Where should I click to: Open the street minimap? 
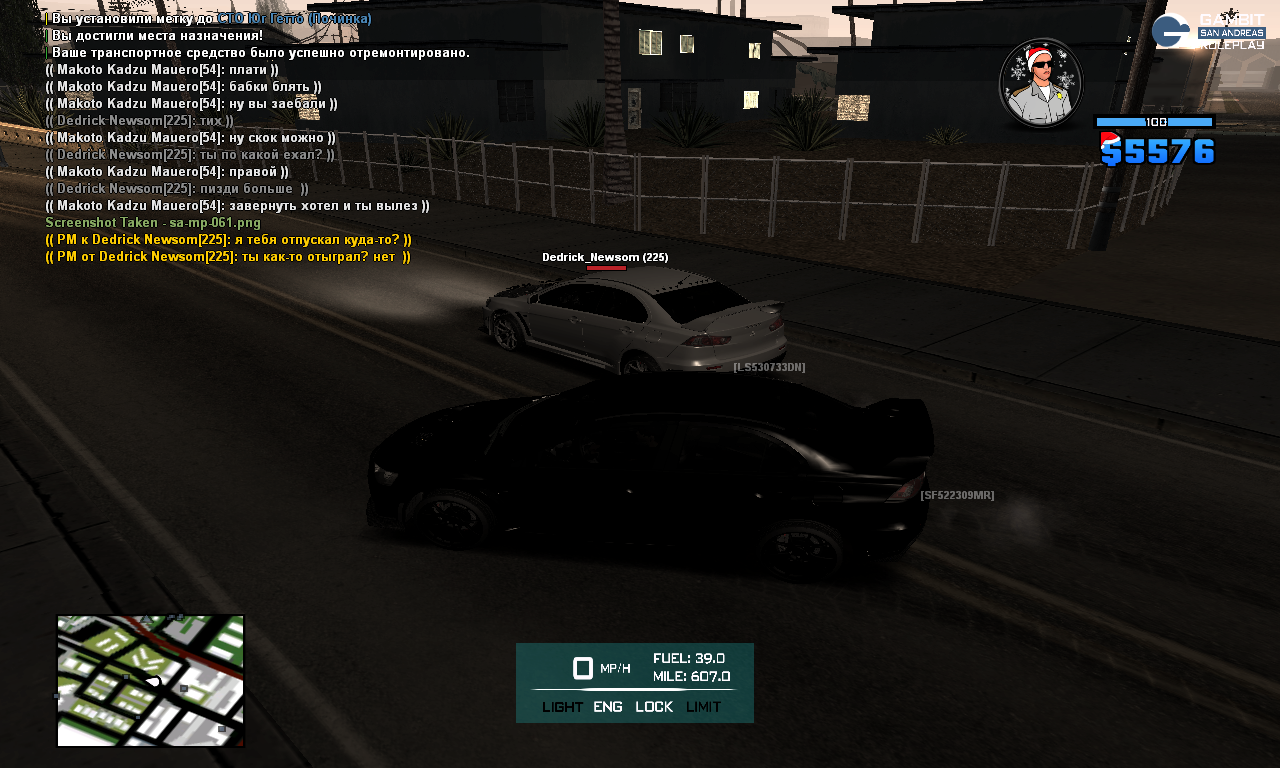[x=150, y=681]
